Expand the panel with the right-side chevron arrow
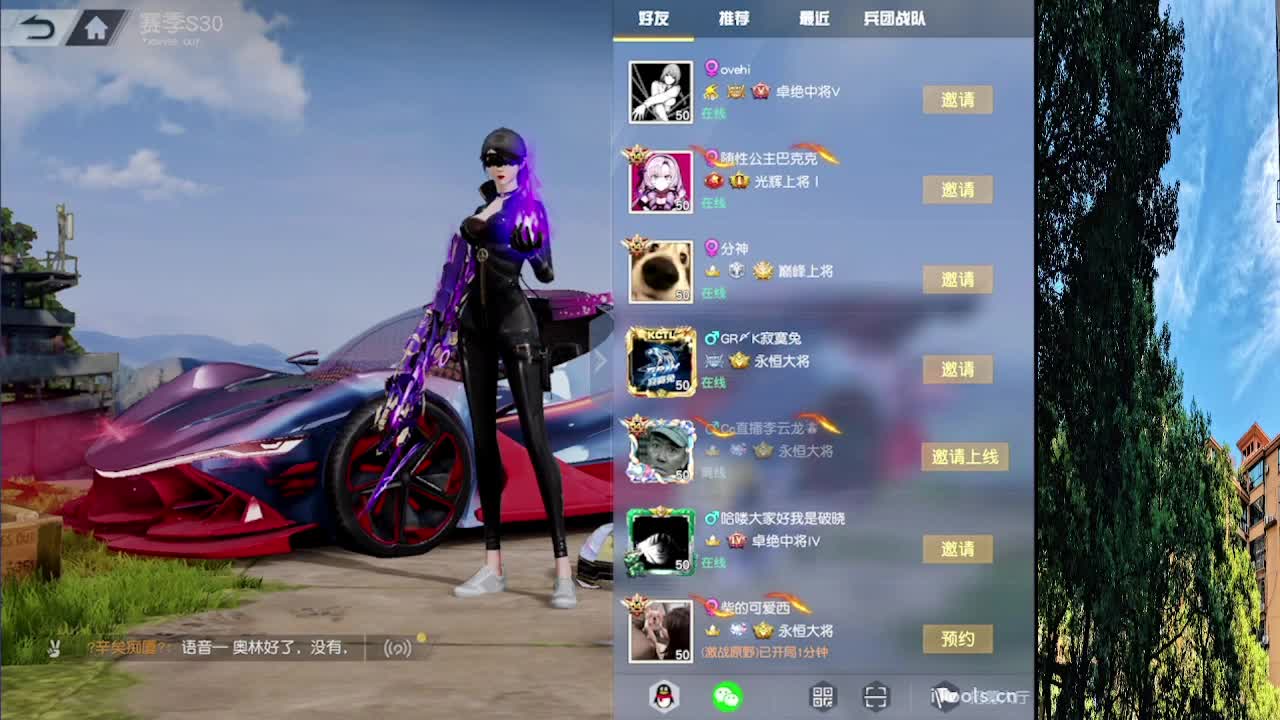Screen dimensions: 1280x720 click(x=600, y=360)
